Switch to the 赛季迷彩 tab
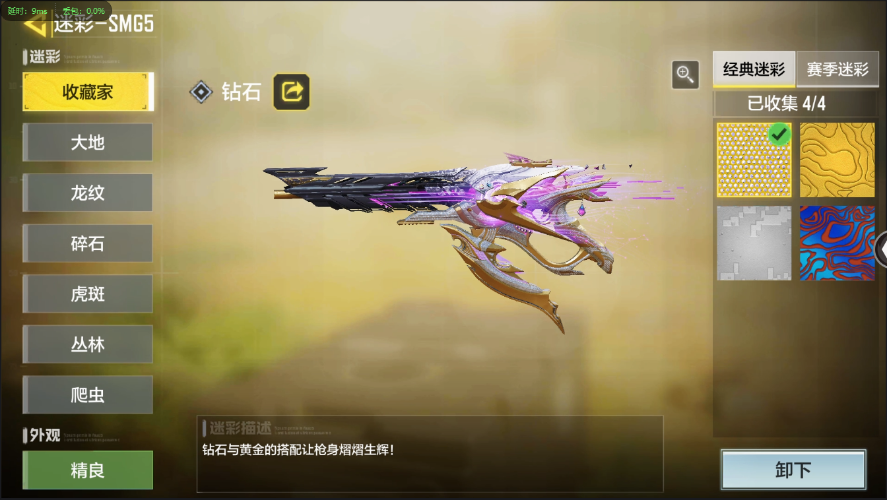The image size is (887, 500). 837,70
